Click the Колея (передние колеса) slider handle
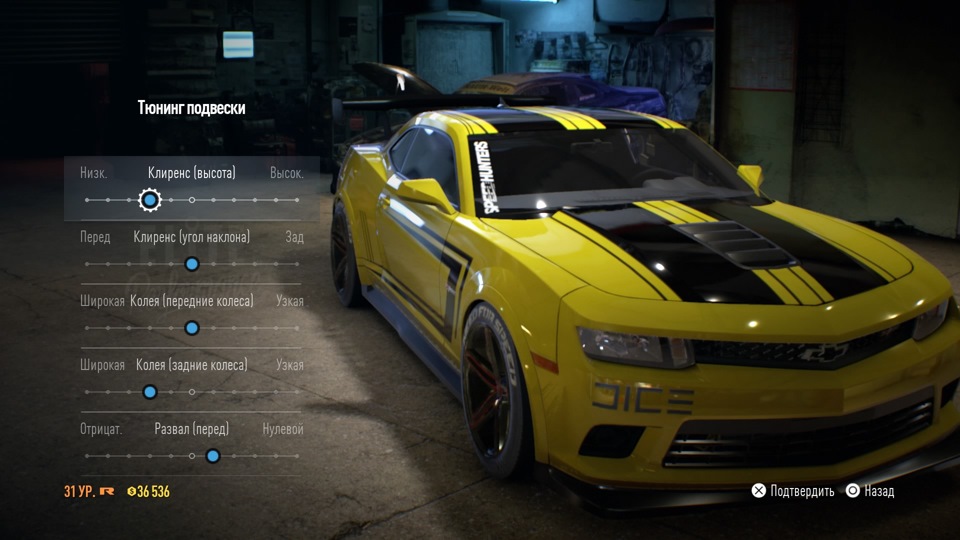Viewport: 960px width, 540px height. click(x=192, y=328)
